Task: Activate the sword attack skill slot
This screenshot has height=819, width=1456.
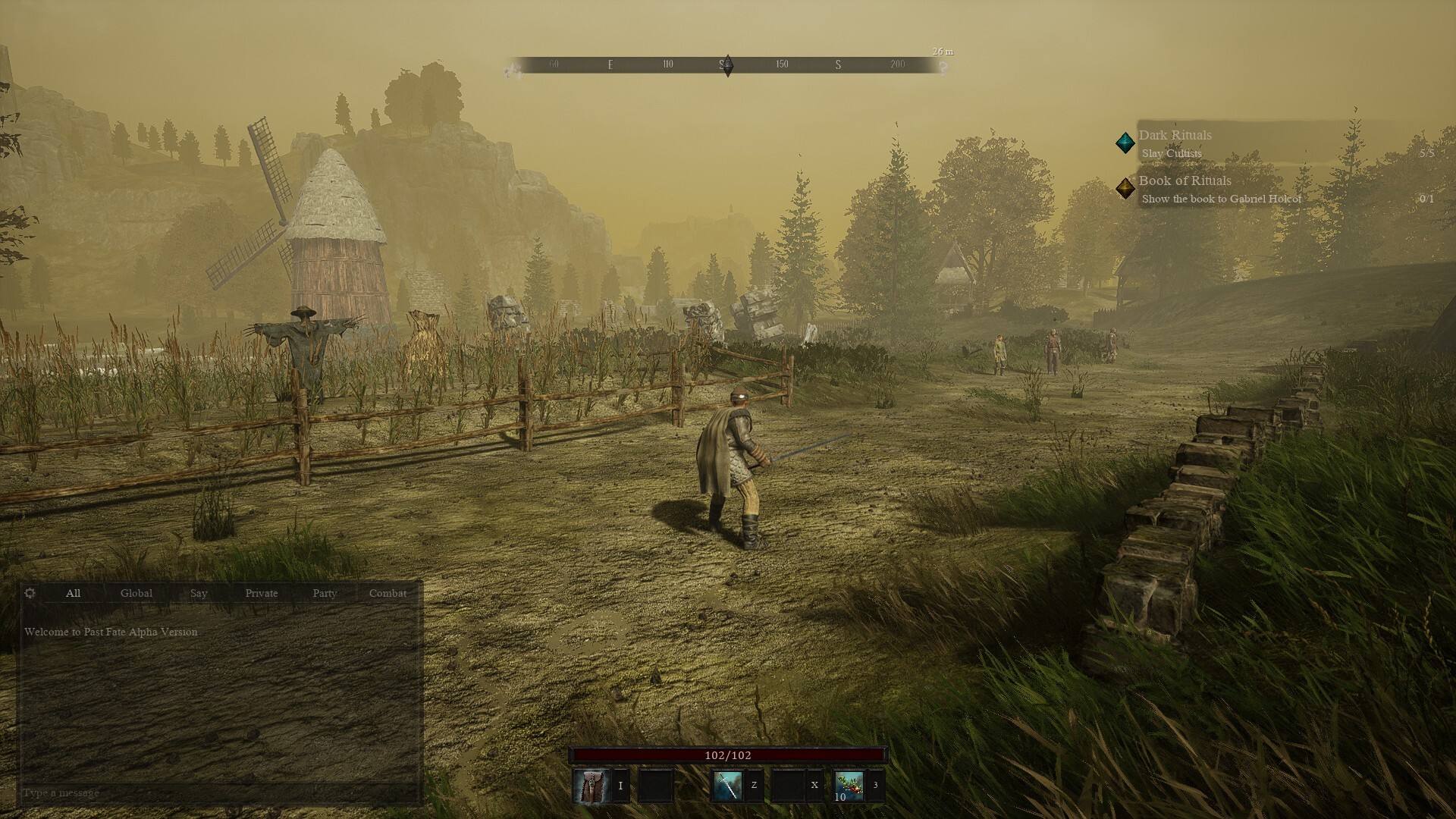Action: (x=727, y=786)
